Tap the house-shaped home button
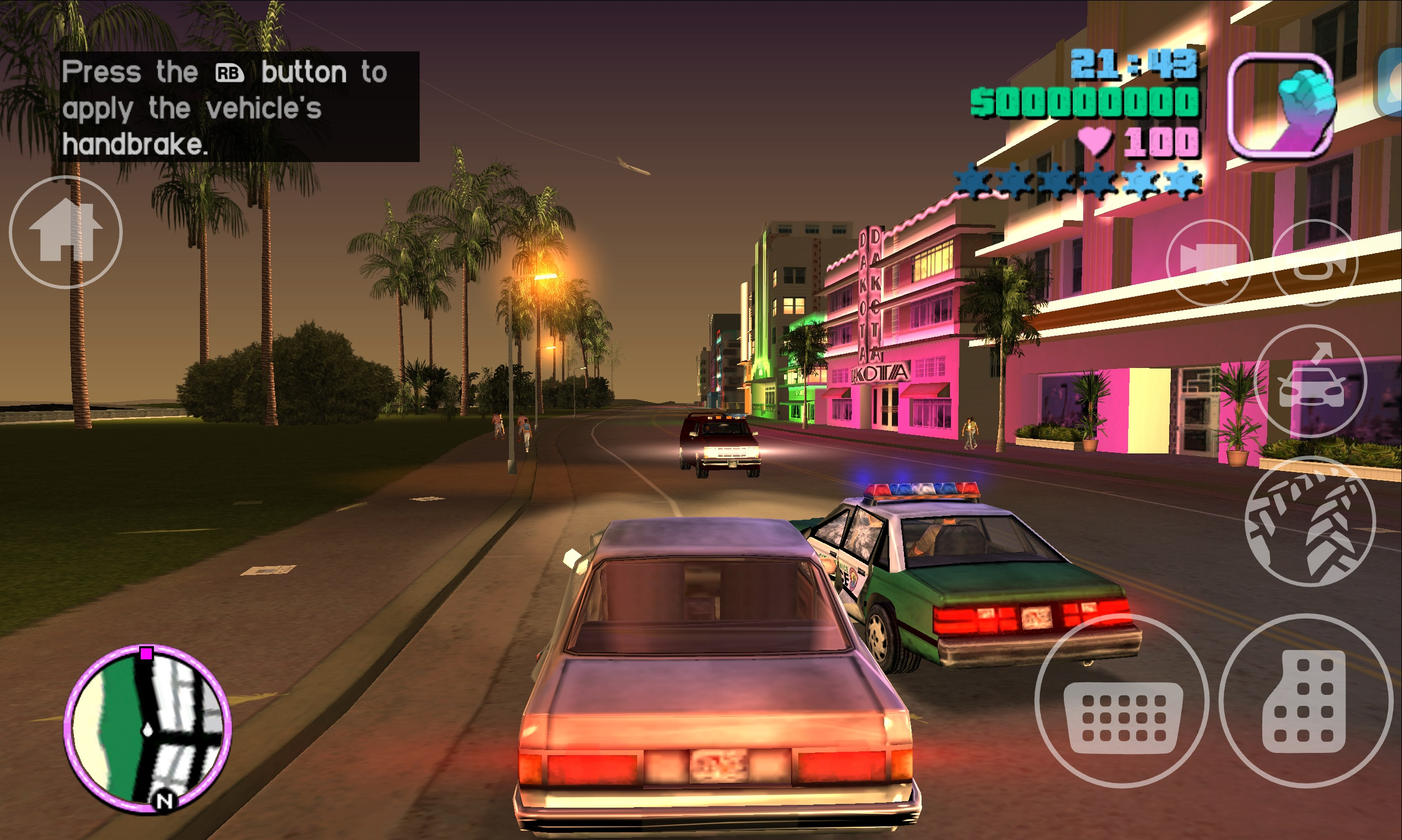This screenshot has width=1402, height=840. coord(66,232)
